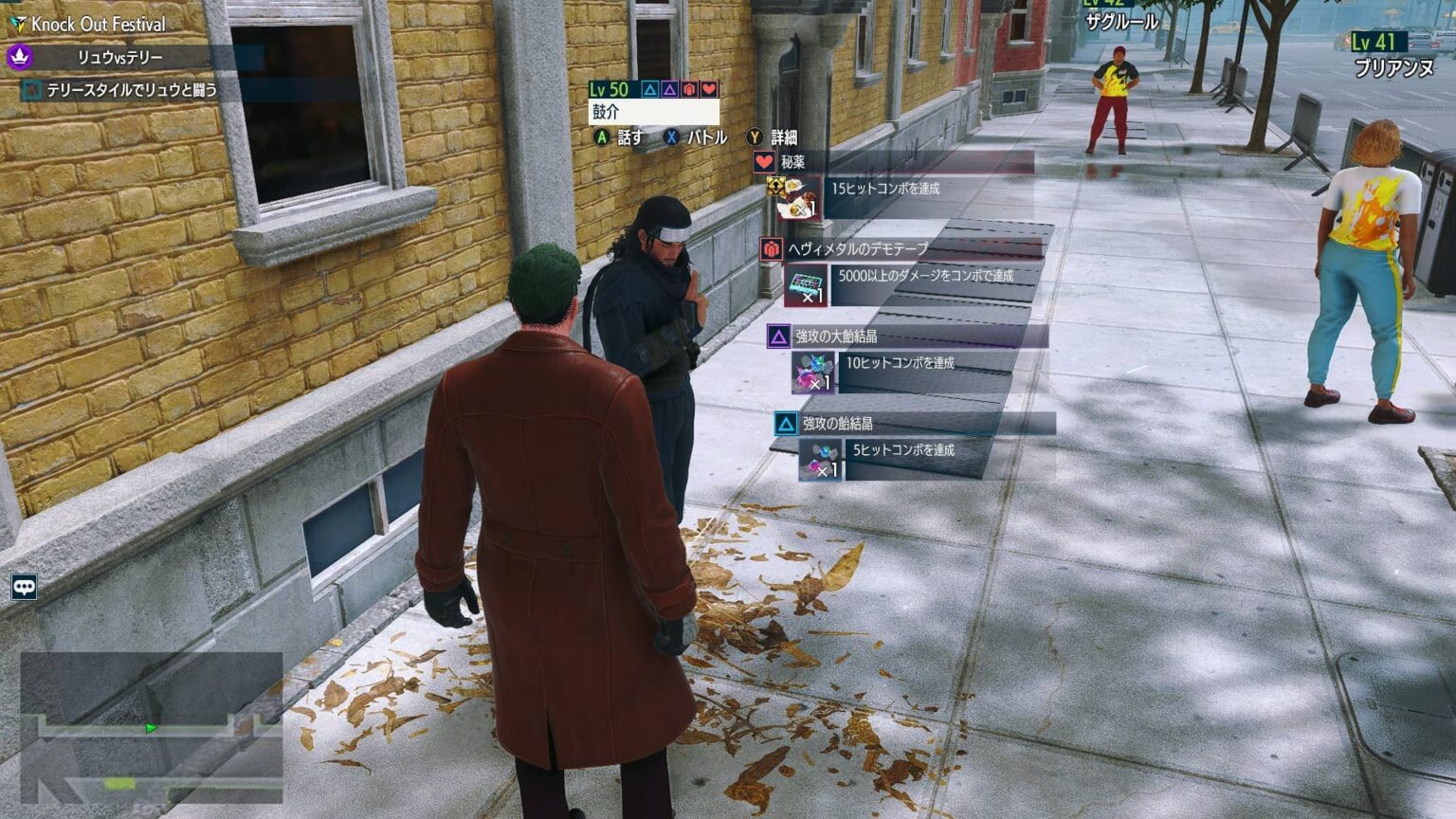Click the 秘薬 reward item icon

[798, 198]
